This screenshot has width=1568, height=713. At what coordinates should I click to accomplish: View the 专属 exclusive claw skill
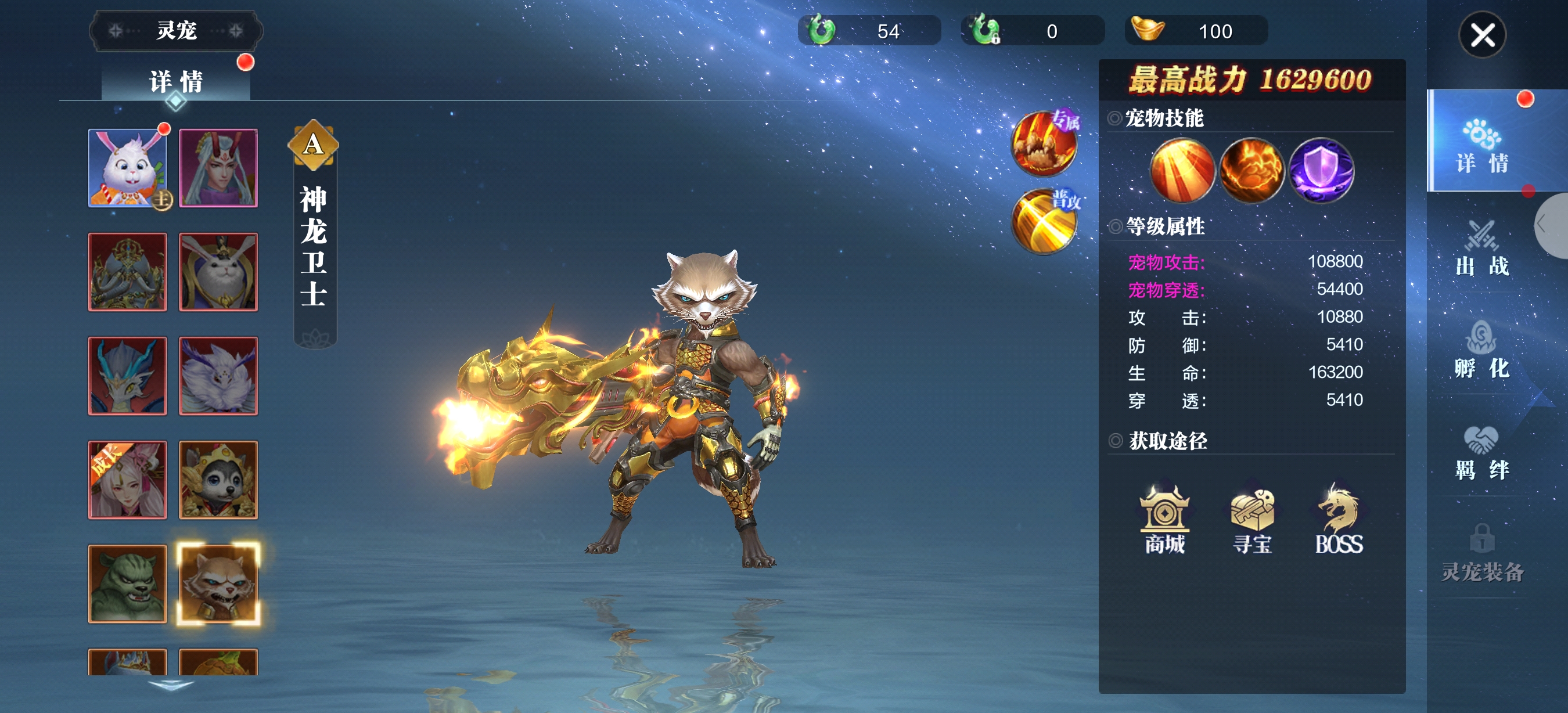pyautogui.click(x=1044, y=143)
